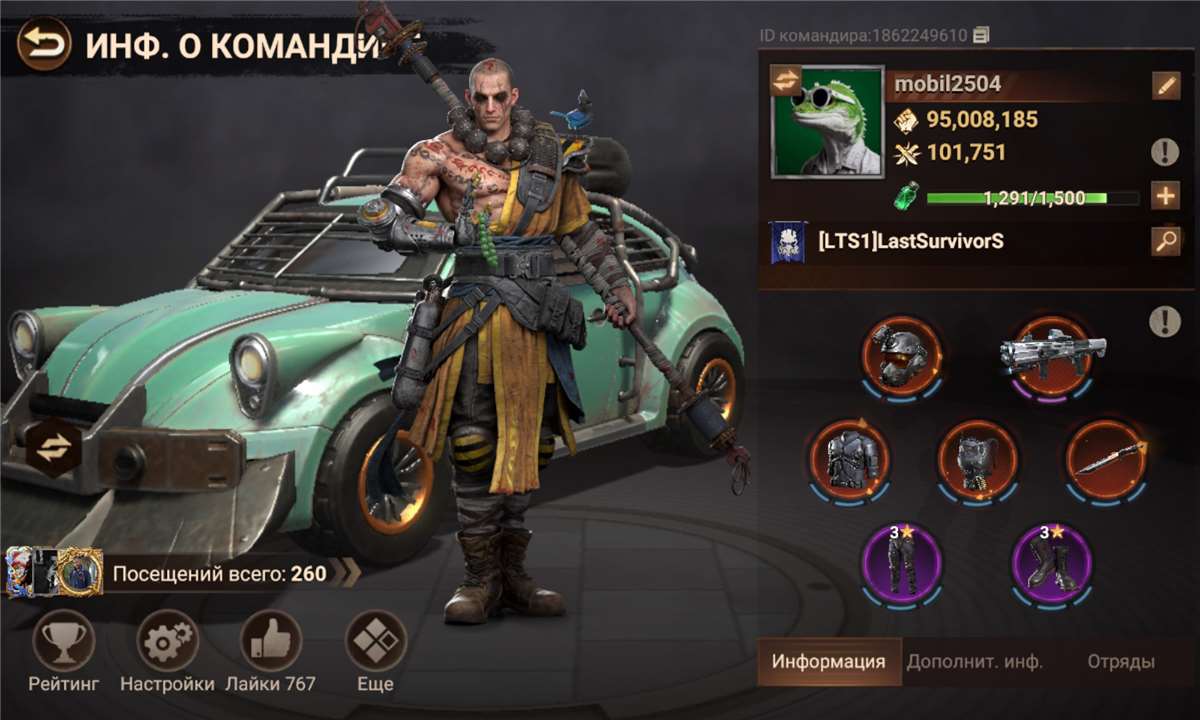Open the Еще menu button

[x=375, y=641]
